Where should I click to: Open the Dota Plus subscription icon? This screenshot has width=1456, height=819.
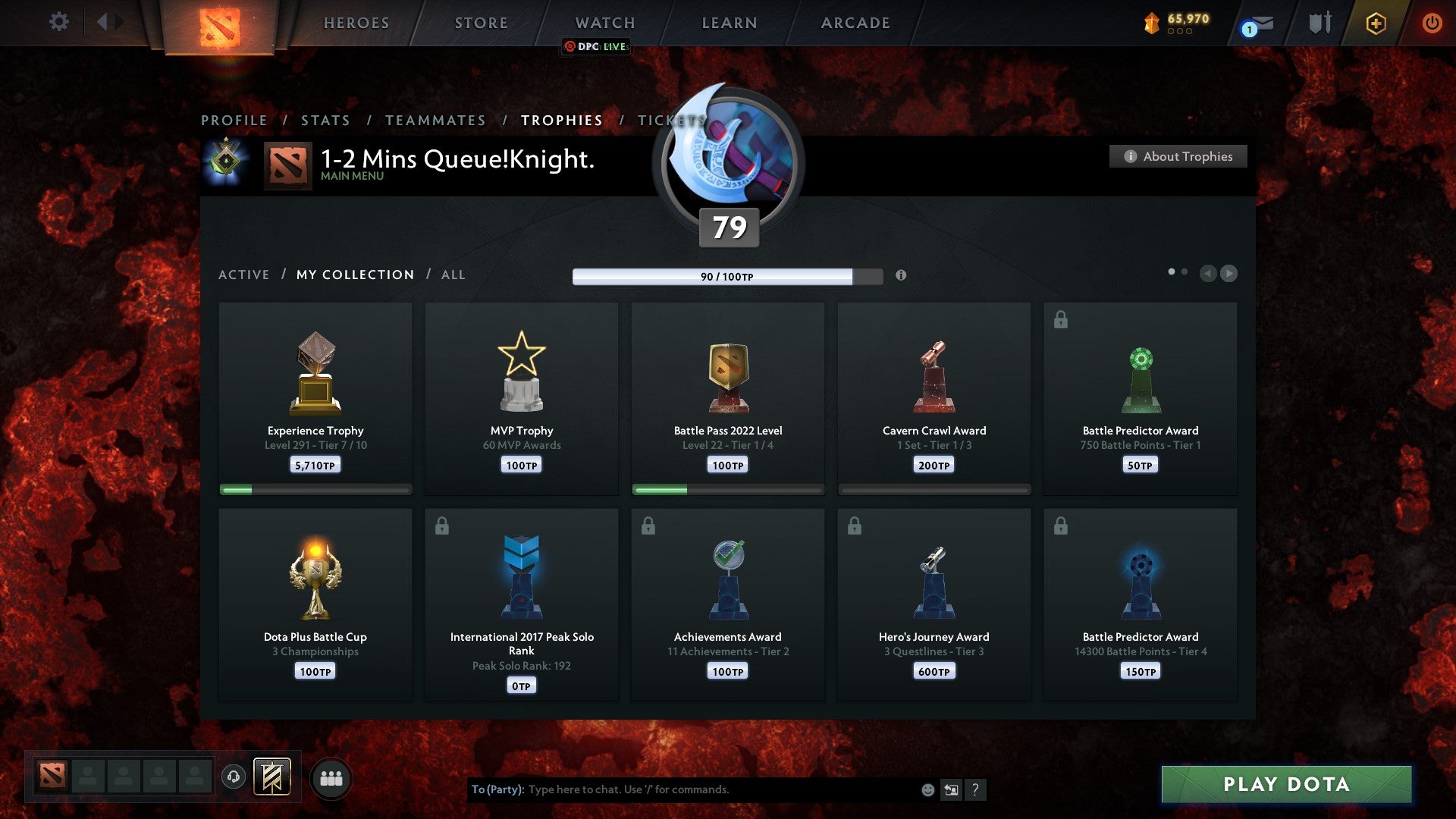point(1376,23)
